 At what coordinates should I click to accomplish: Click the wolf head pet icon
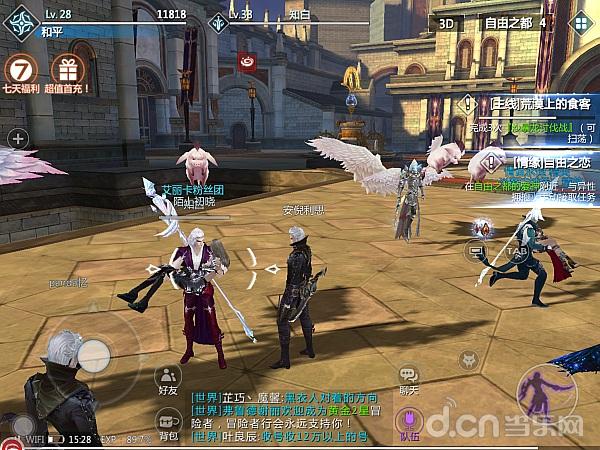point(467,360)
